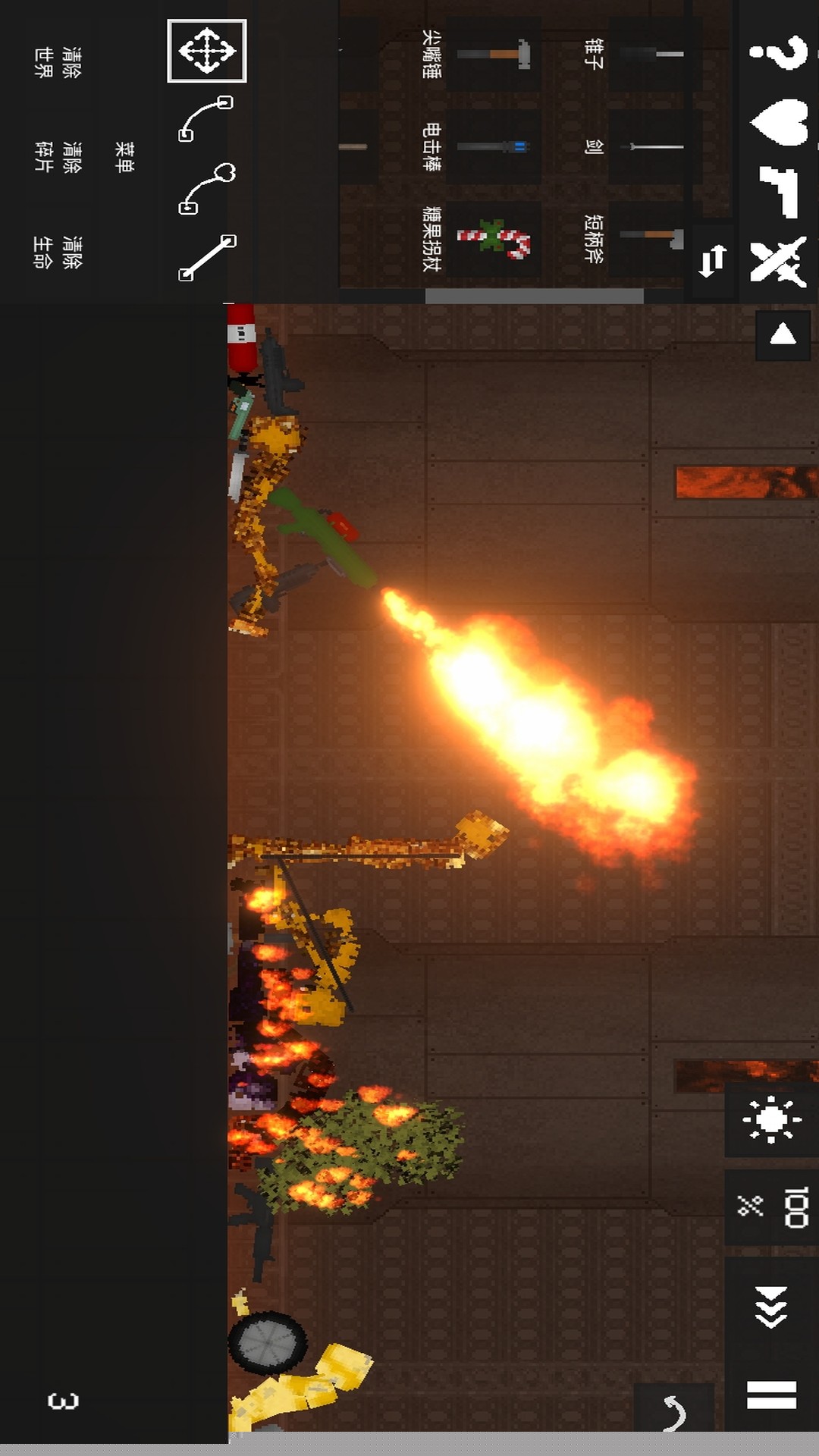Select the 尖嘴锤 hammer item
The image size is (819, 1456).
[x=493, y=55]
